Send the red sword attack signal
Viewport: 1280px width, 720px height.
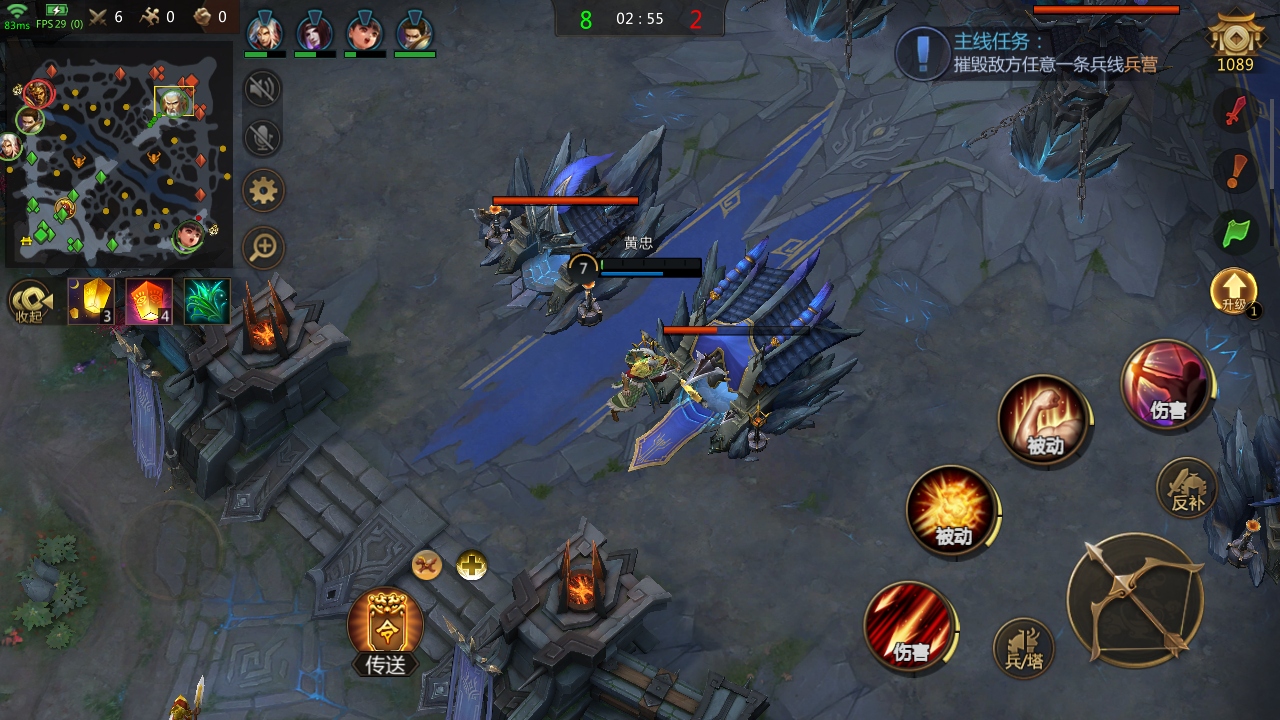(1237, 110)
